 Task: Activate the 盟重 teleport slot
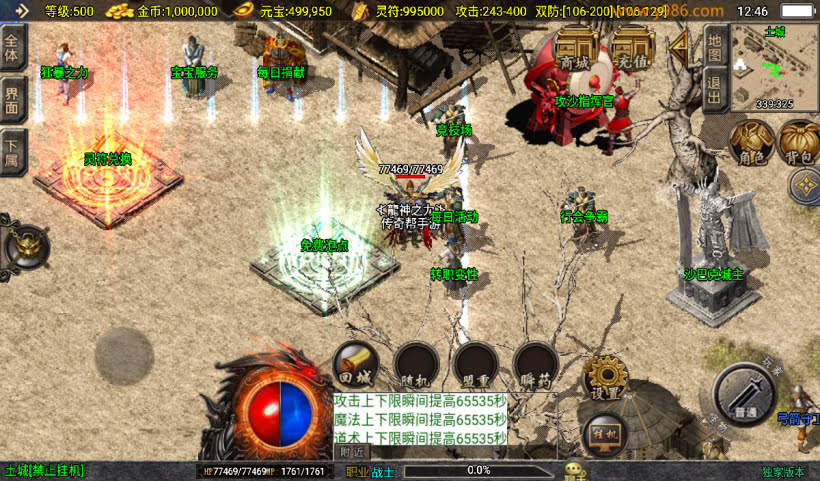coord(474,365)
